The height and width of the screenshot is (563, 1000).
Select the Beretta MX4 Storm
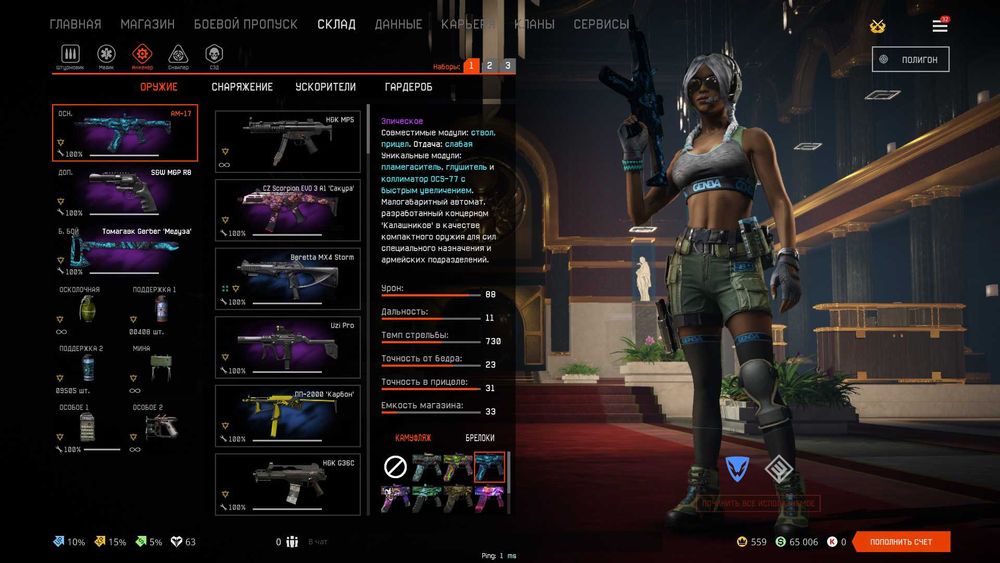pos(288,278)
